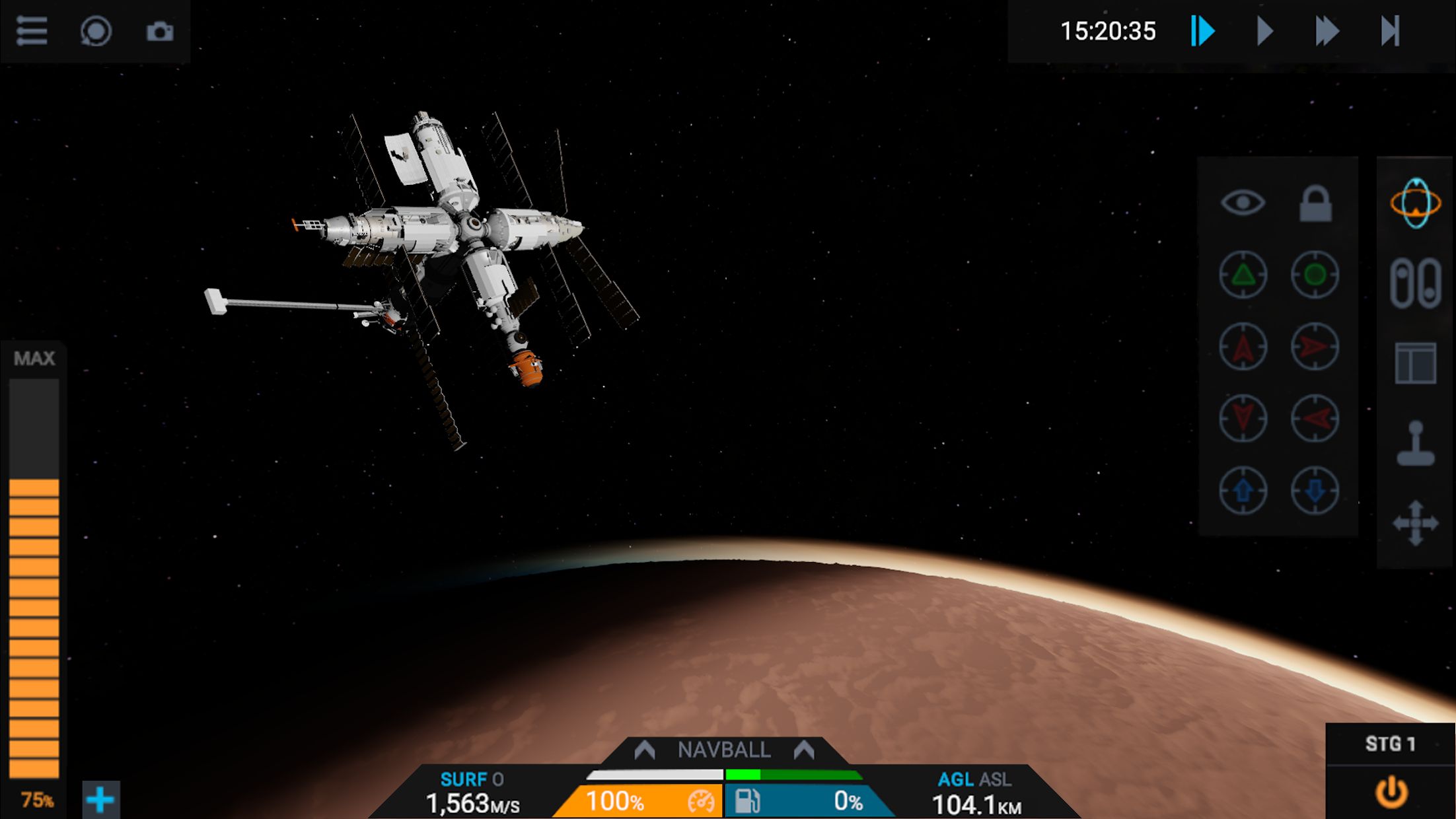The width and height of the screenshot is (1456, 819).
Task: Select the green circle orientation target
Action: (1315, 274)
